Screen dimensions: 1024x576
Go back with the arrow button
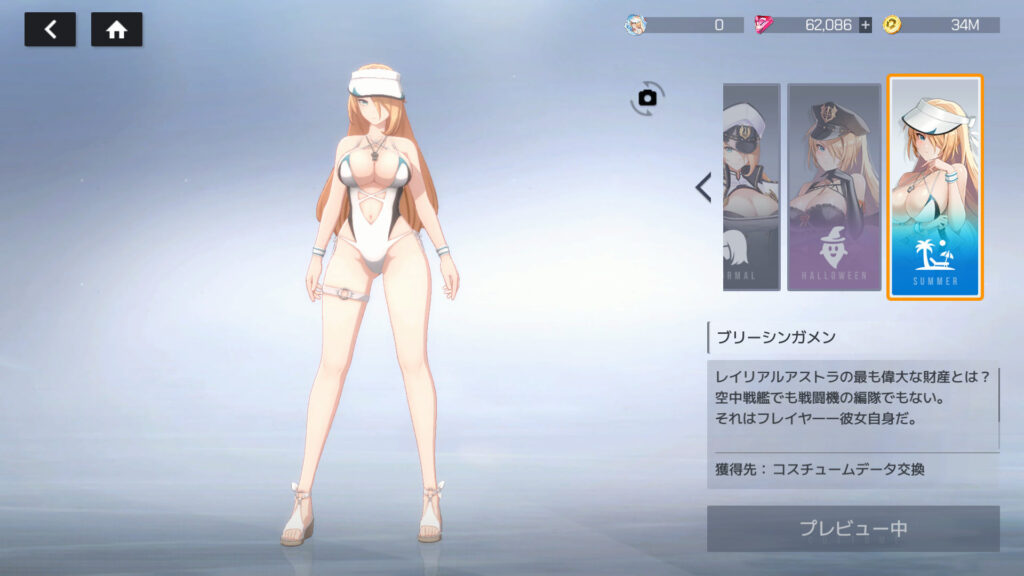click(x=50, y=30)
